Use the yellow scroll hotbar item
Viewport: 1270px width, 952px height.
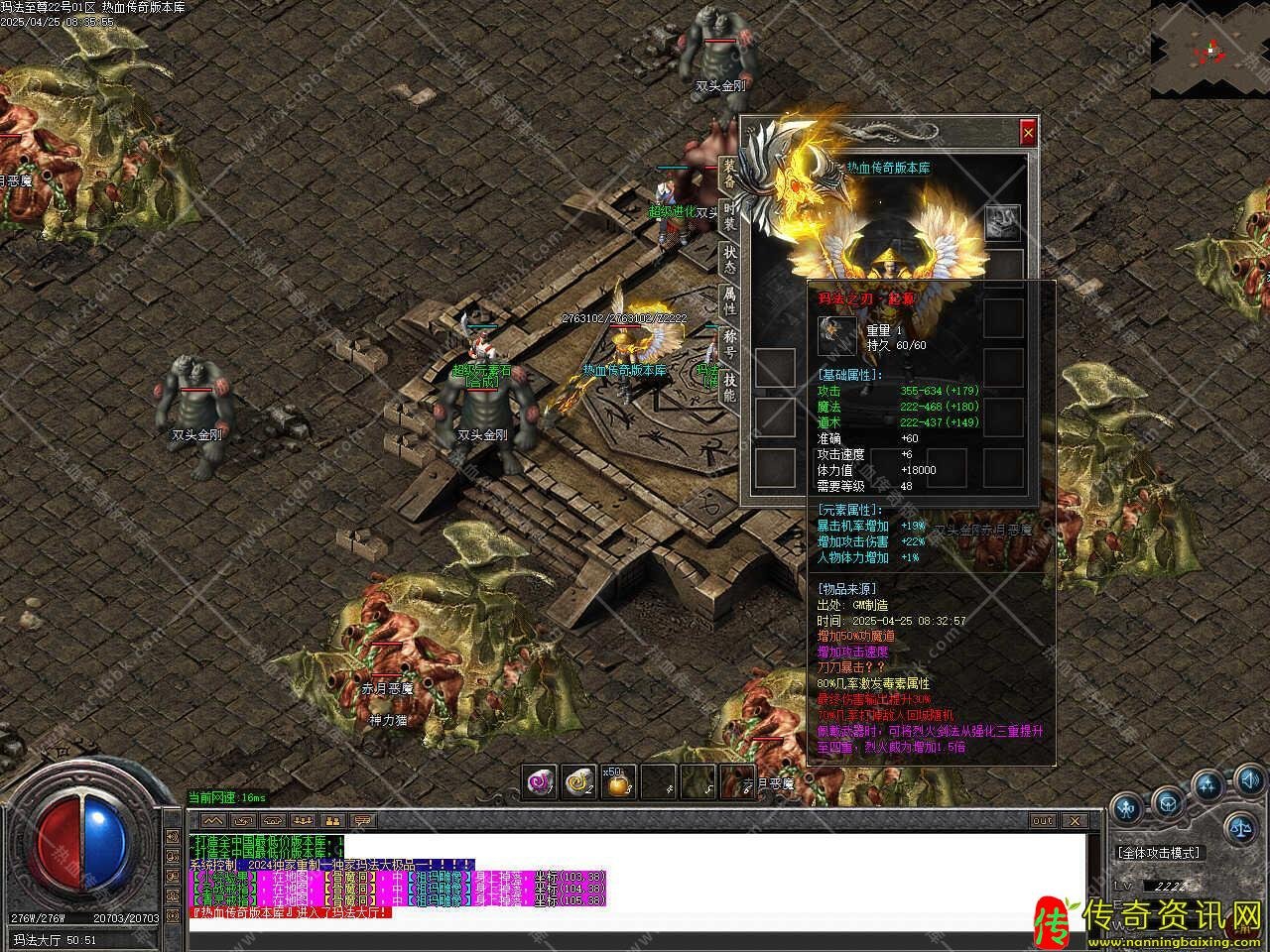pyautogui.click(x=579, y=782)
